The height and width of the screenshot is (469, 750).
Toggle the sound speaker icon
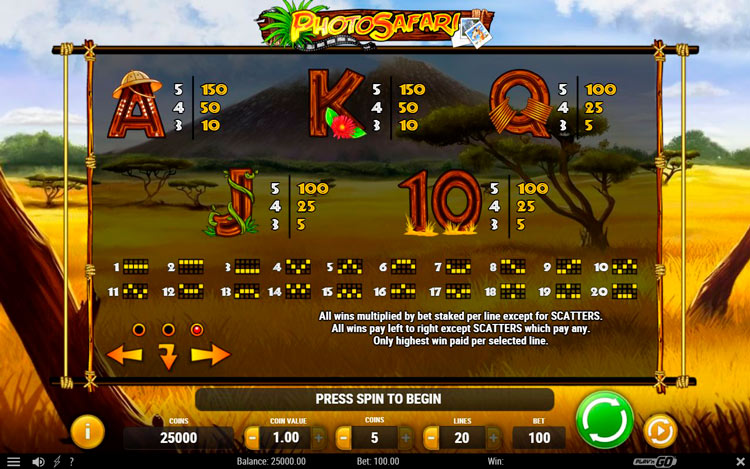38,461
